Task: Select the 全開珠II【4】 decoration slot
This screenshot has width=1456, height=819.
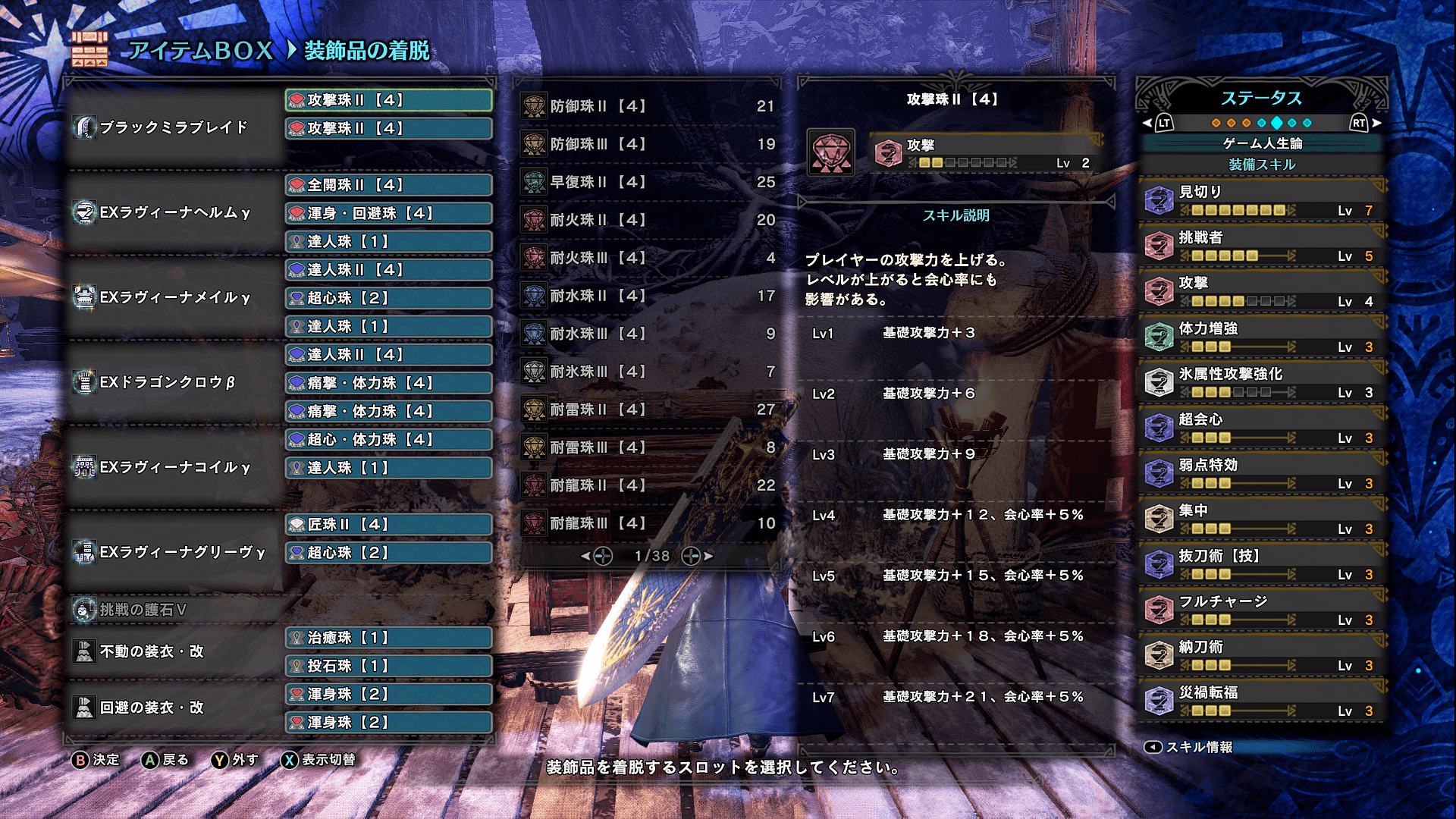Action: (x=388, y=185)
